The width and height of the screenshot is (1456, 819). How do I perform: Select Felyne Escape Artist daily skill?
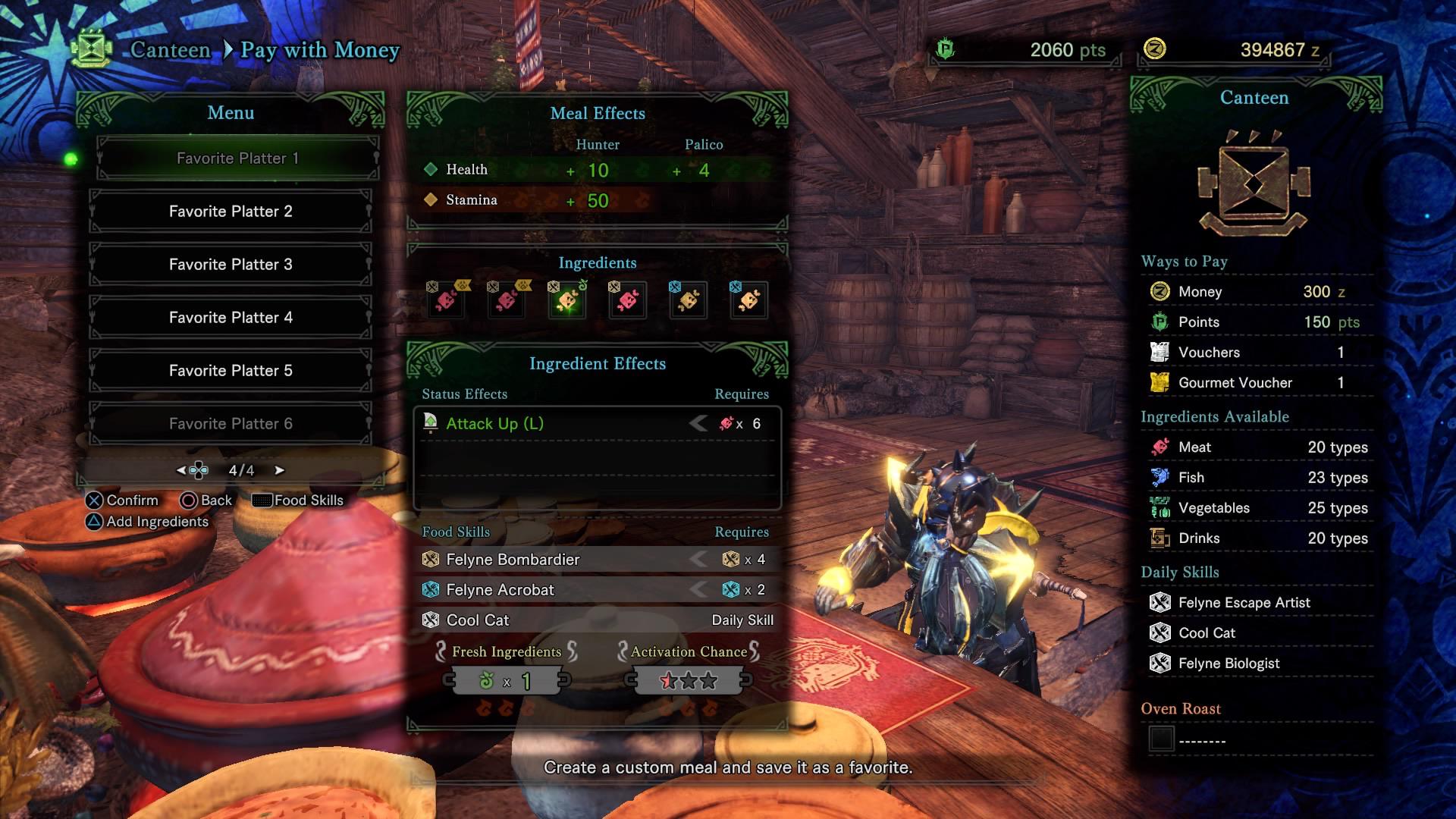(x=1256, y=603)
